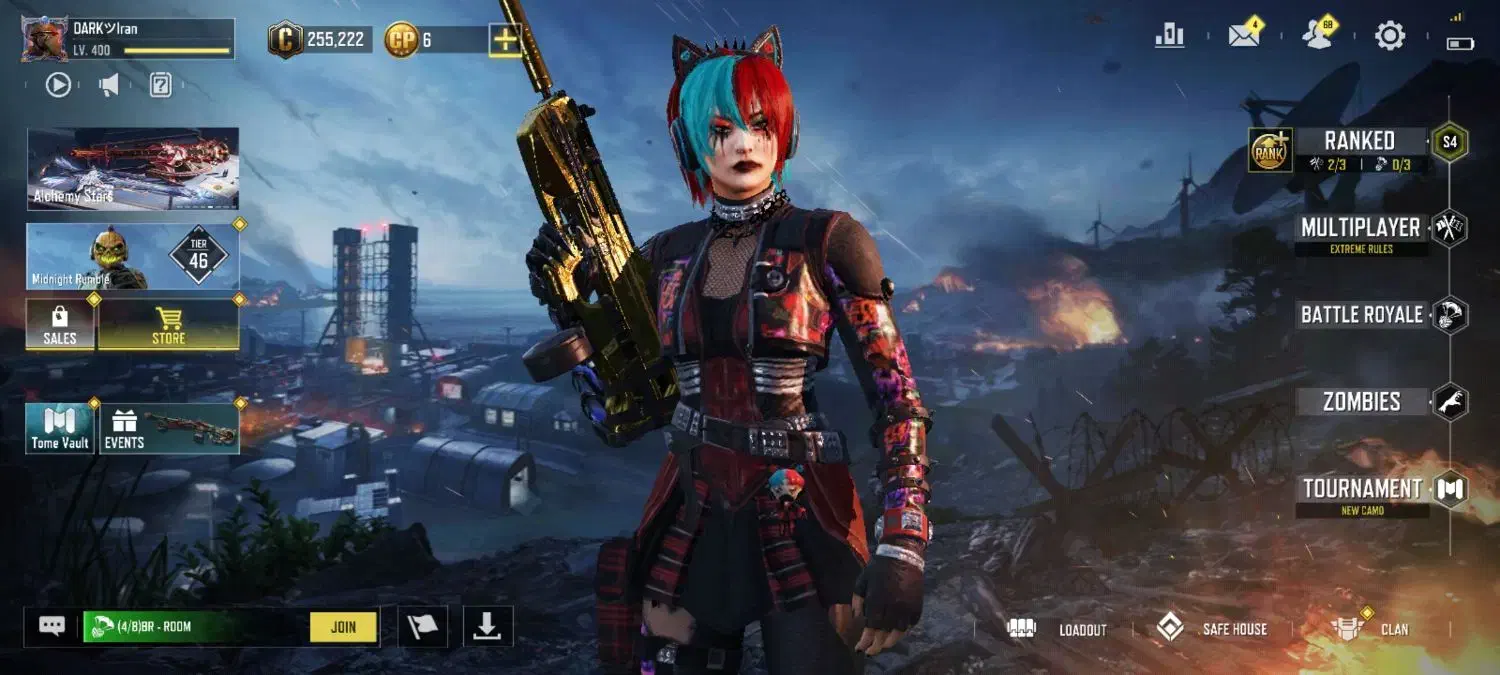The image size is (1500, 675).
Task: Join the BR room
Action: point(343,627)
